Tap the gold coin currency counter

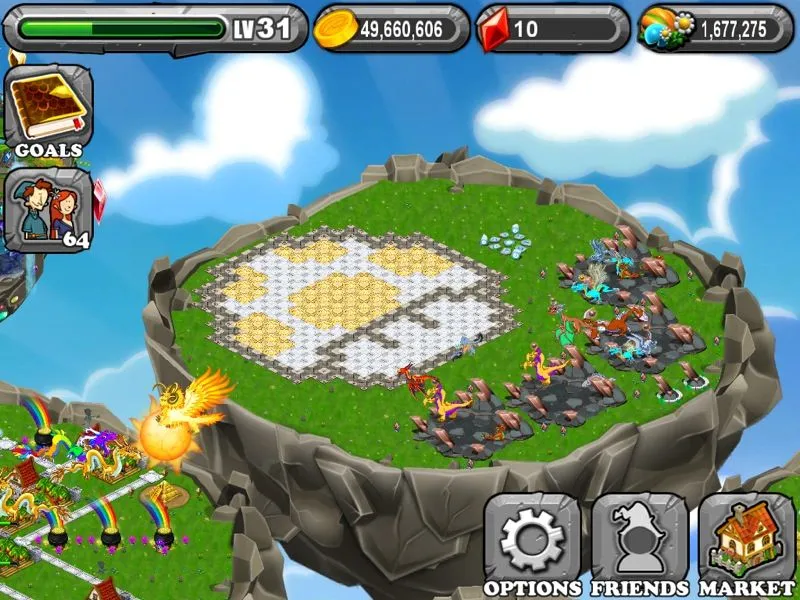(392, 28)
